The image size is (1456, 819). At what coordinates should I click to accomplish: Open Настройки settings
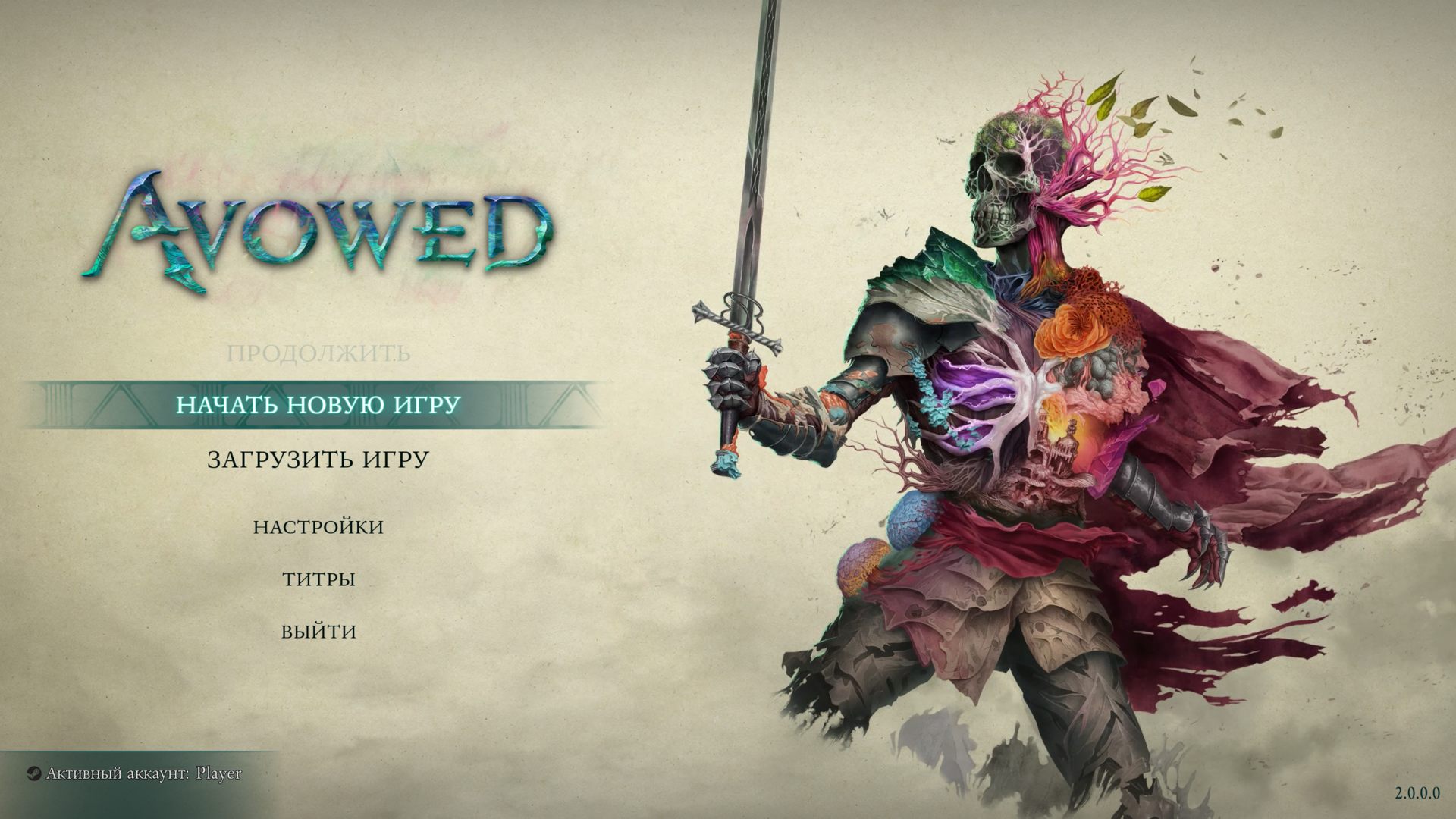point(318,527)
